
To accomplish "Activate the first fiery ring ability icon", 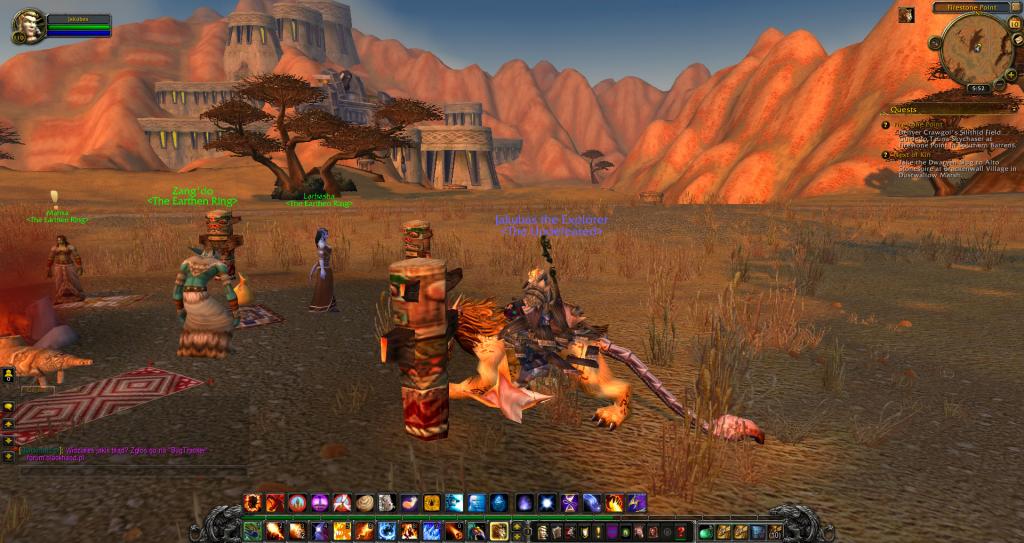I will click(252, 503).
